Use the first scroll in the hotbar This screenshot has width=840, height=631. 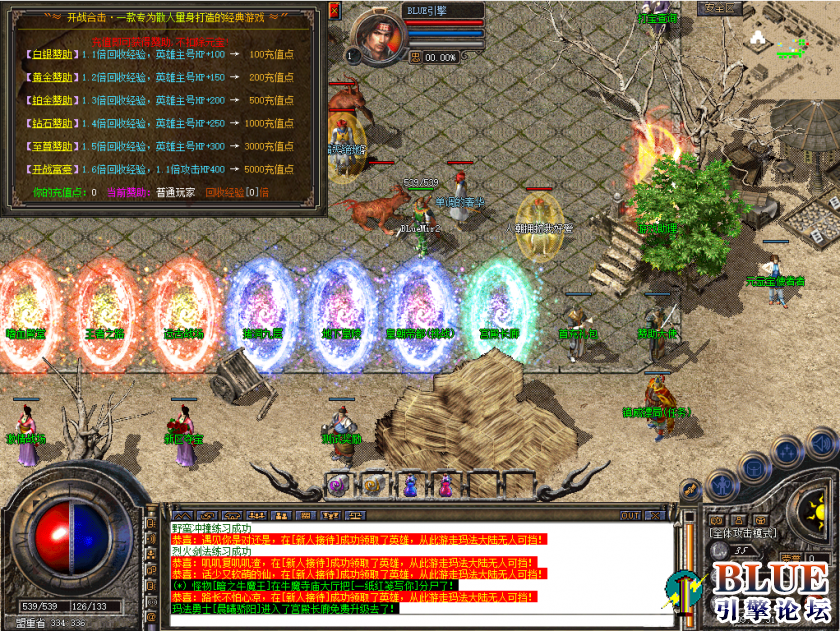point(338,487)
